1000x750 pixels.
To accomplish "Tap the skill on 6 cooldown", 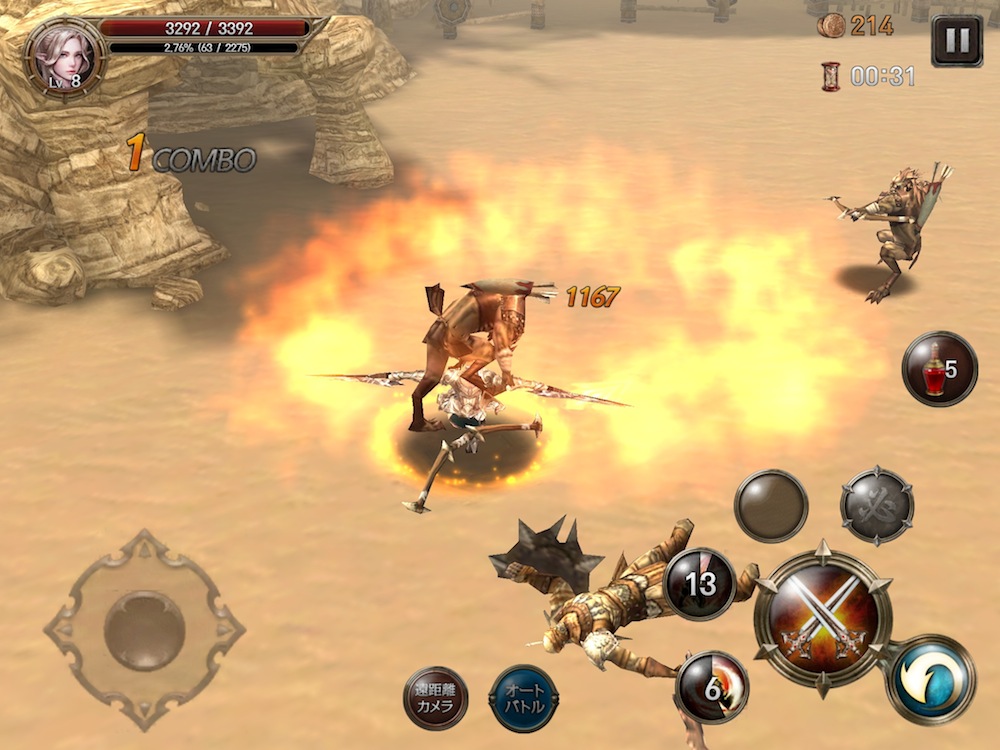I will (711, 687).
